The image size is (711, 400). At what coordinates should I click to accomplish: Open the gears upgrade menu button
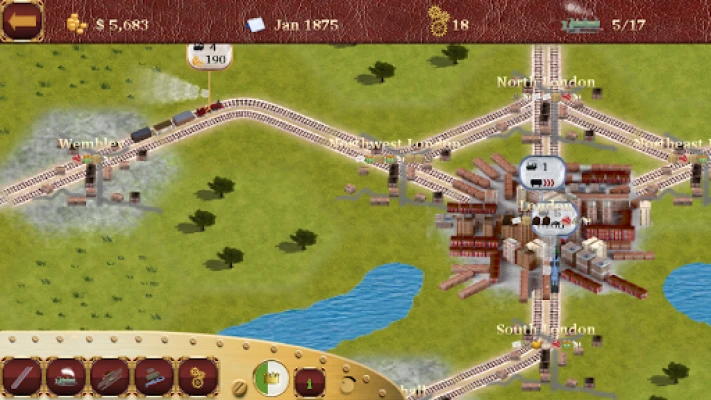pos(198,377)
